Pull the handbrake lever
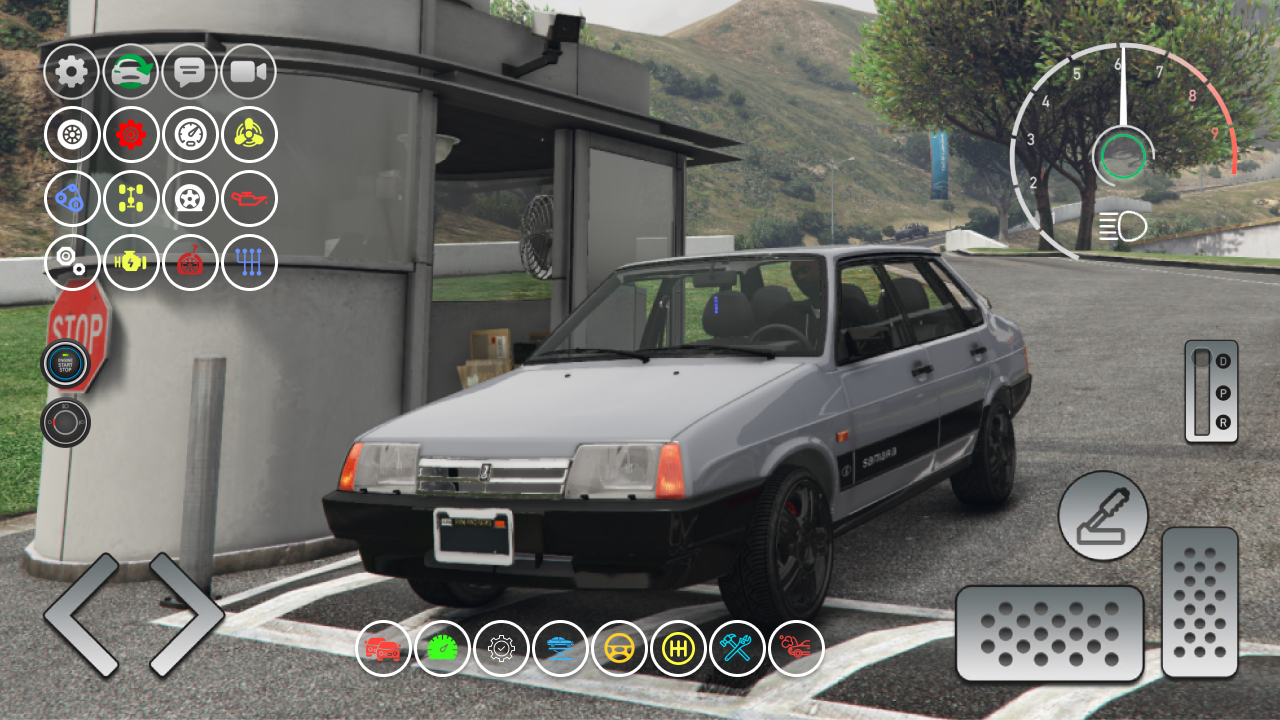The image size is (1280, 720). 1103,517
